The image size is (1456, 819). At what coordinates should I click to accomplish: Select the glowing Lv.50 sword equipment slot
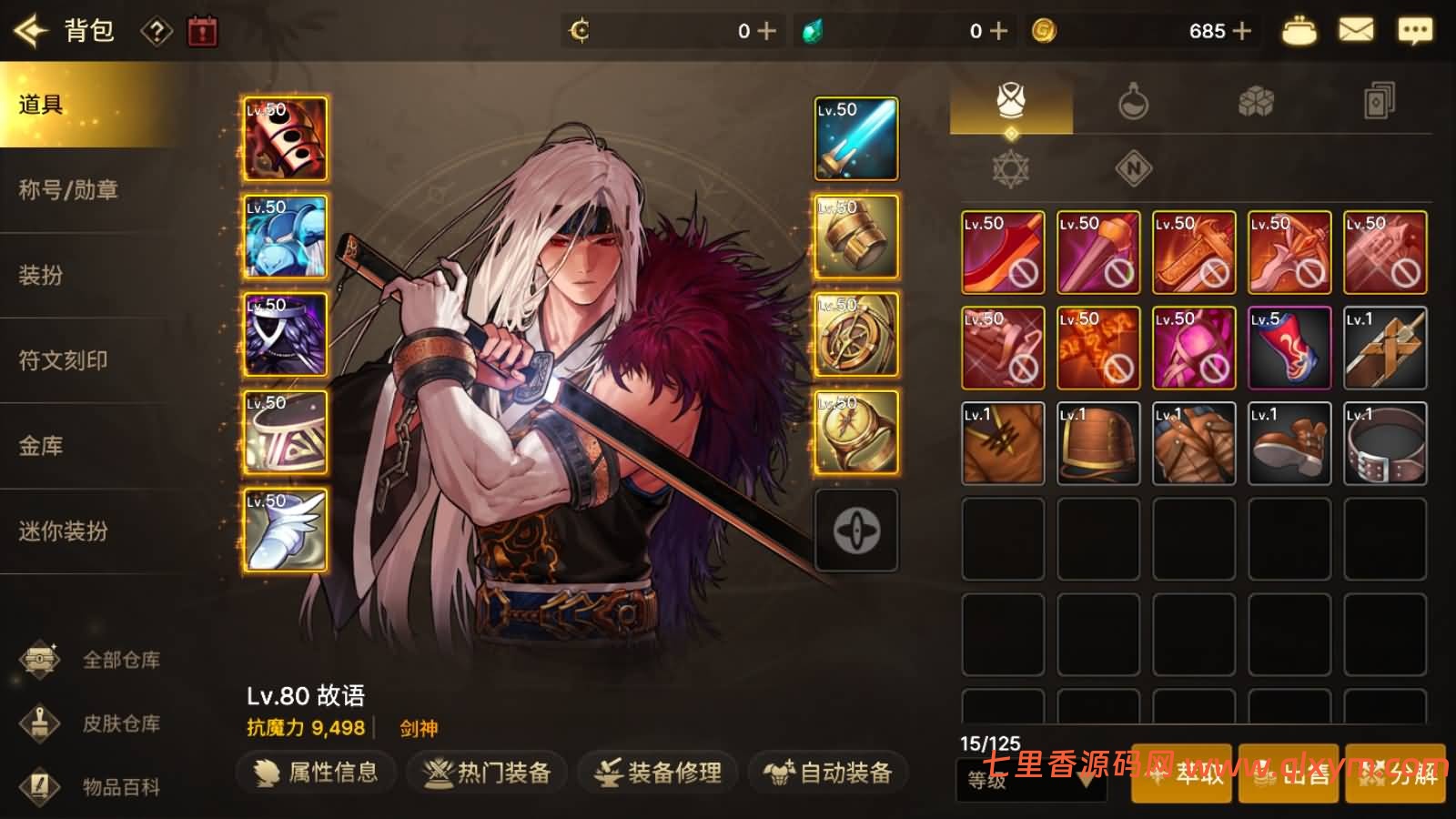click(855, 138)
